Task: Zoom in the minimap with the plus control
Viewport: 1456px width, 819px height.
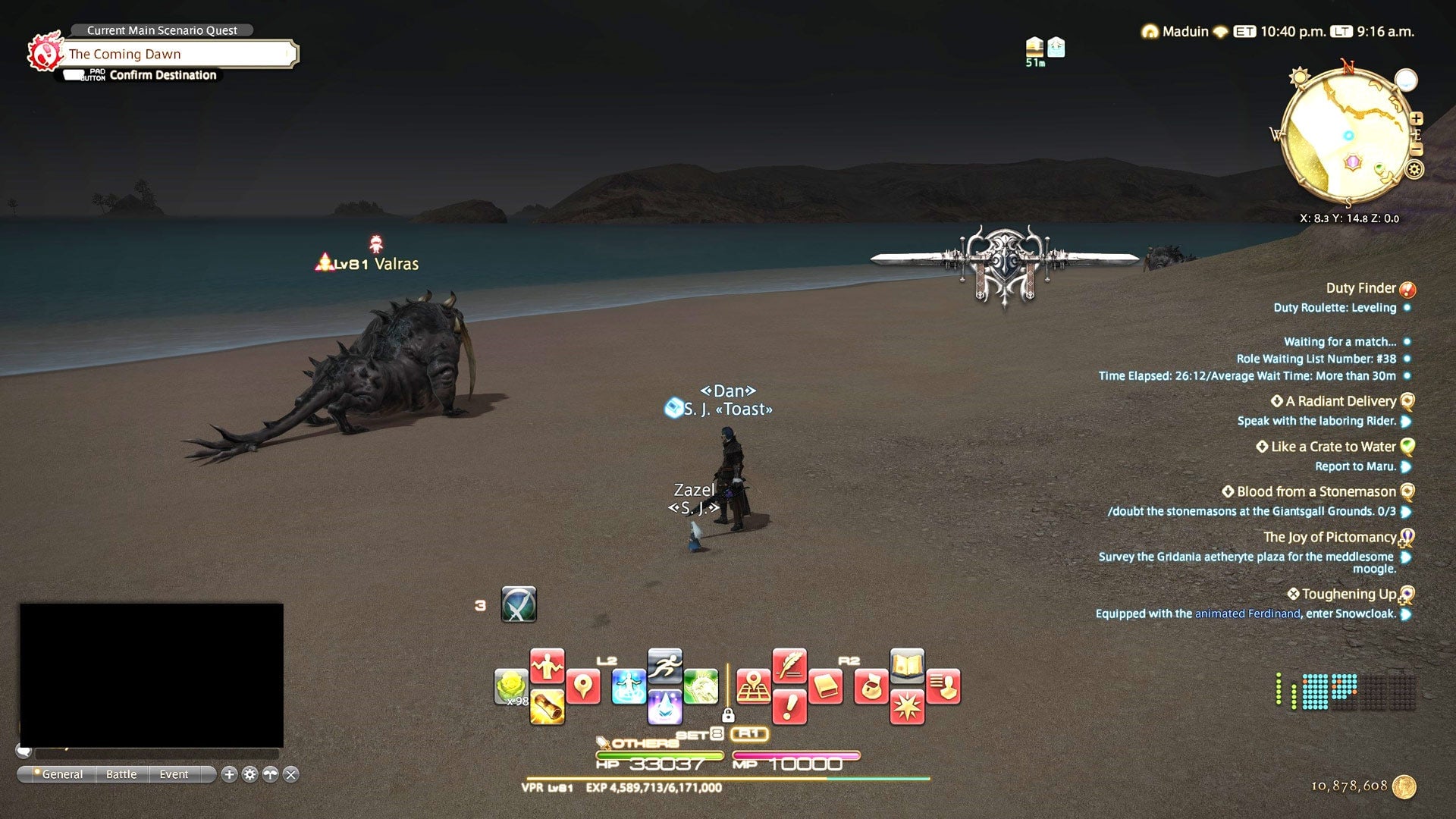Action: click(x=1417, y=118)
